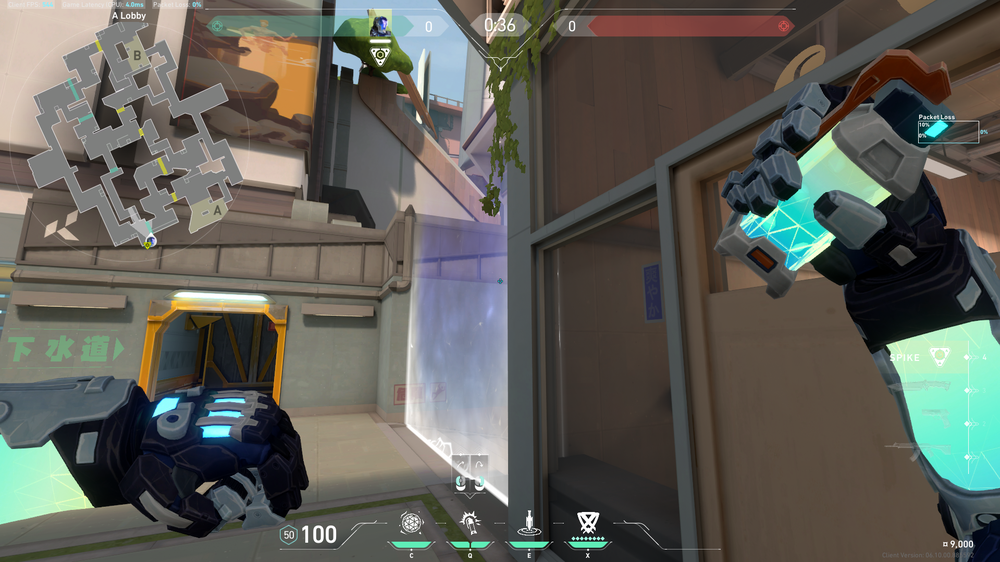Click the shield armor icon showing 50
The height and width of the screenshot is (562, 1000).
pyautogui.click(x=288, y=535)
